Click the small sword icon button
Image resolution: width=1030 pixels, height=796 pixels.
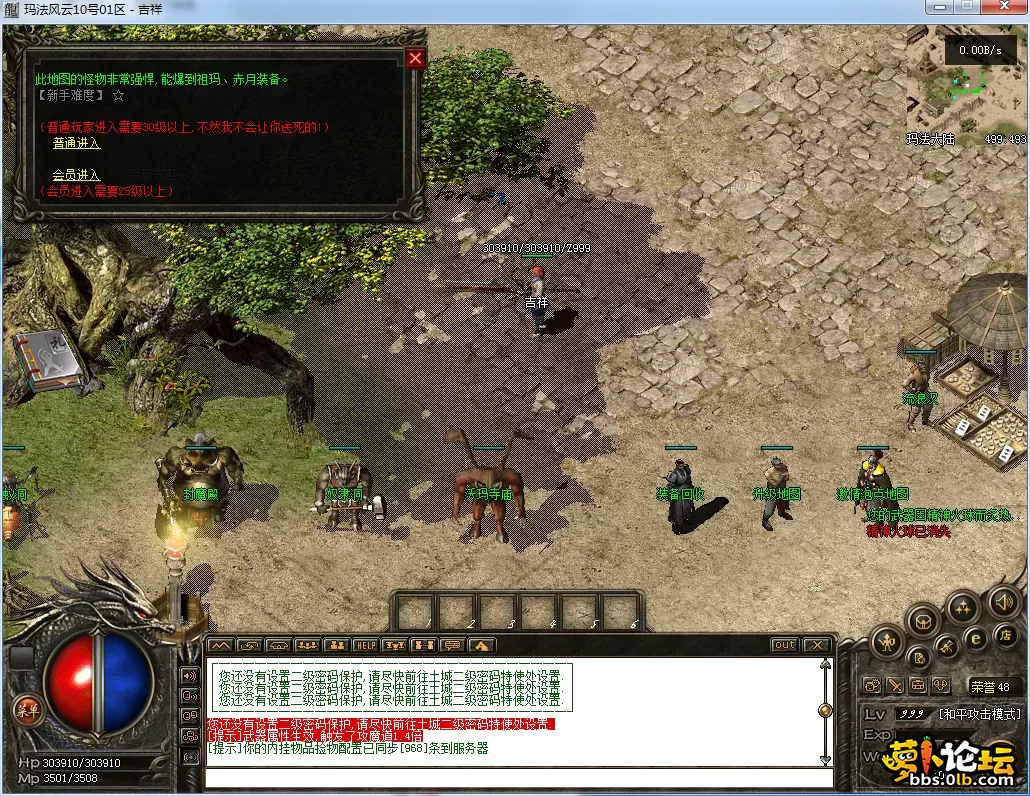pyautogui.click(x=894, y=686)
